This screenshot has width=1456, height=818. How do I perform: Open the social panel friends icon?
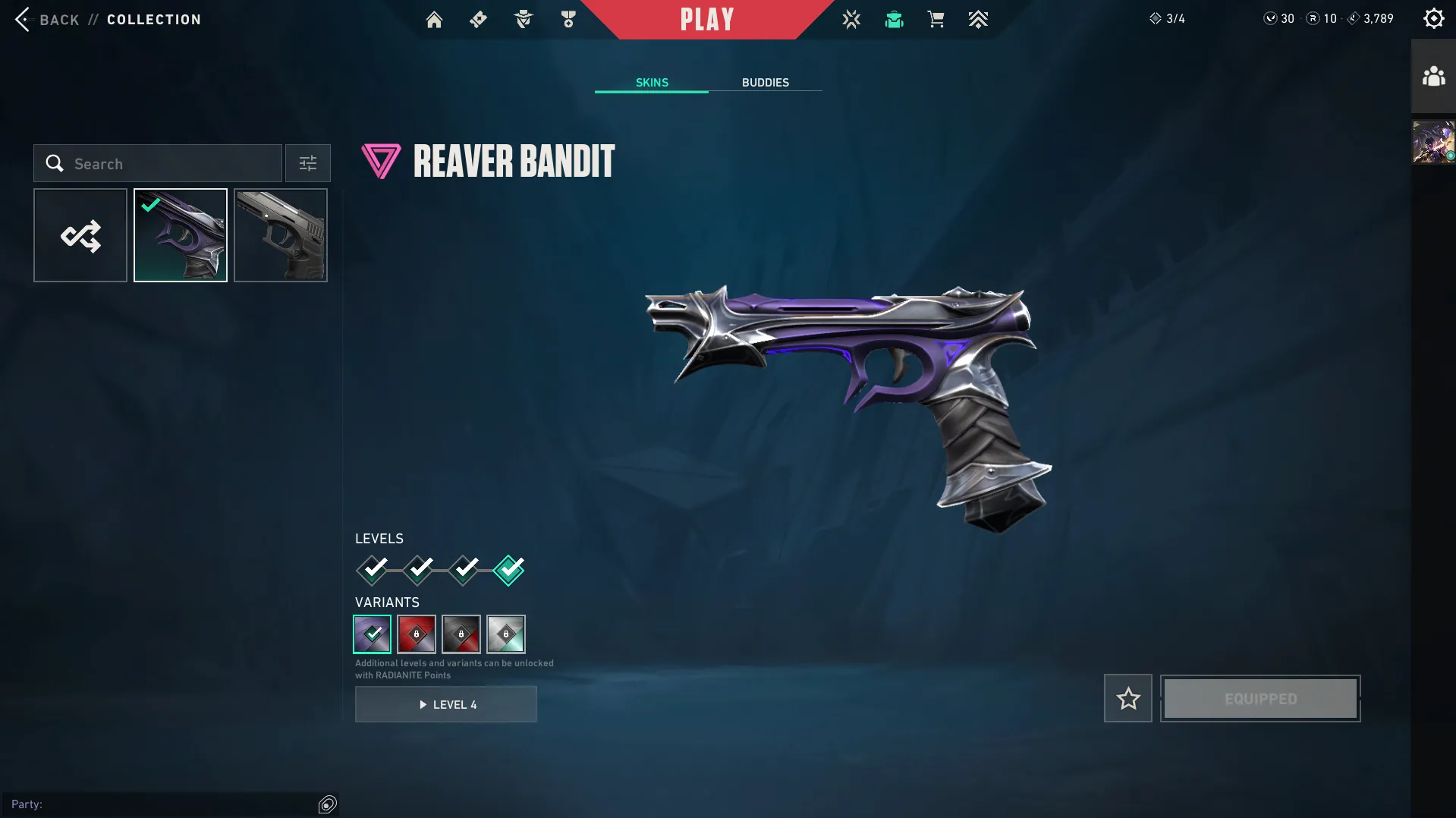tap(1432, 76)
